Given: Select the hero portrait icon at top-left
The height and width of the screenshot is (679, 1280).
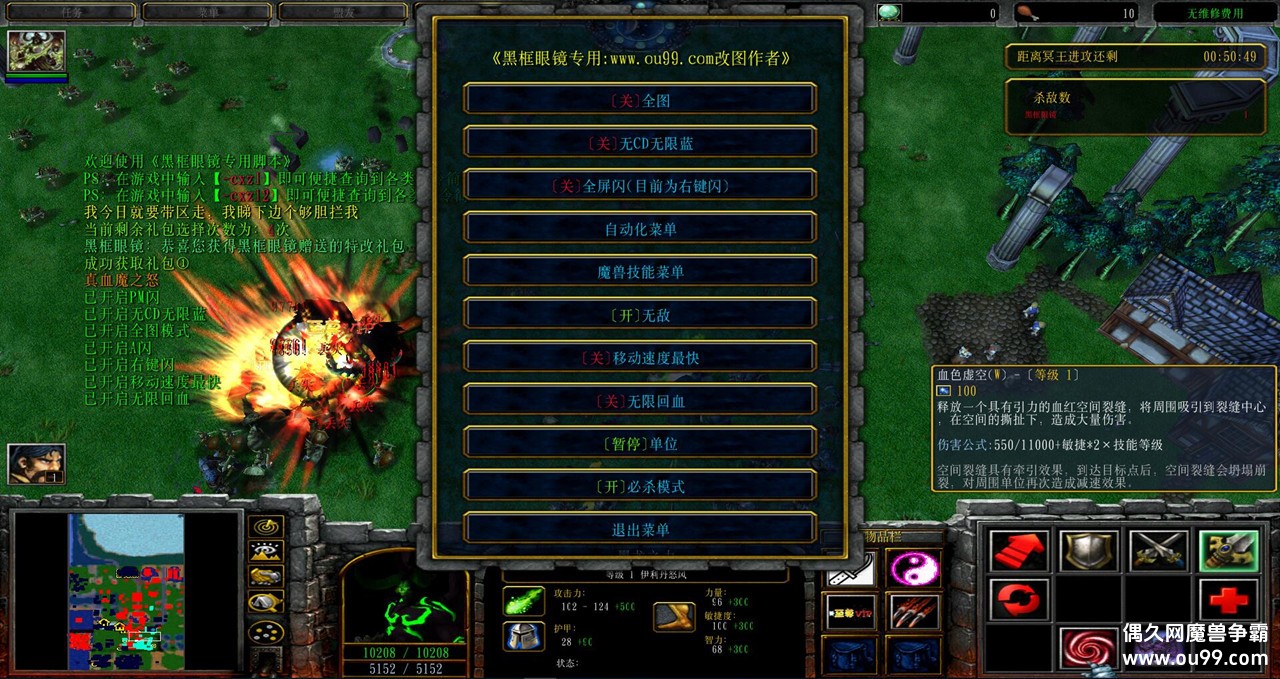Looking at the screenshot, I should [37, 51].
